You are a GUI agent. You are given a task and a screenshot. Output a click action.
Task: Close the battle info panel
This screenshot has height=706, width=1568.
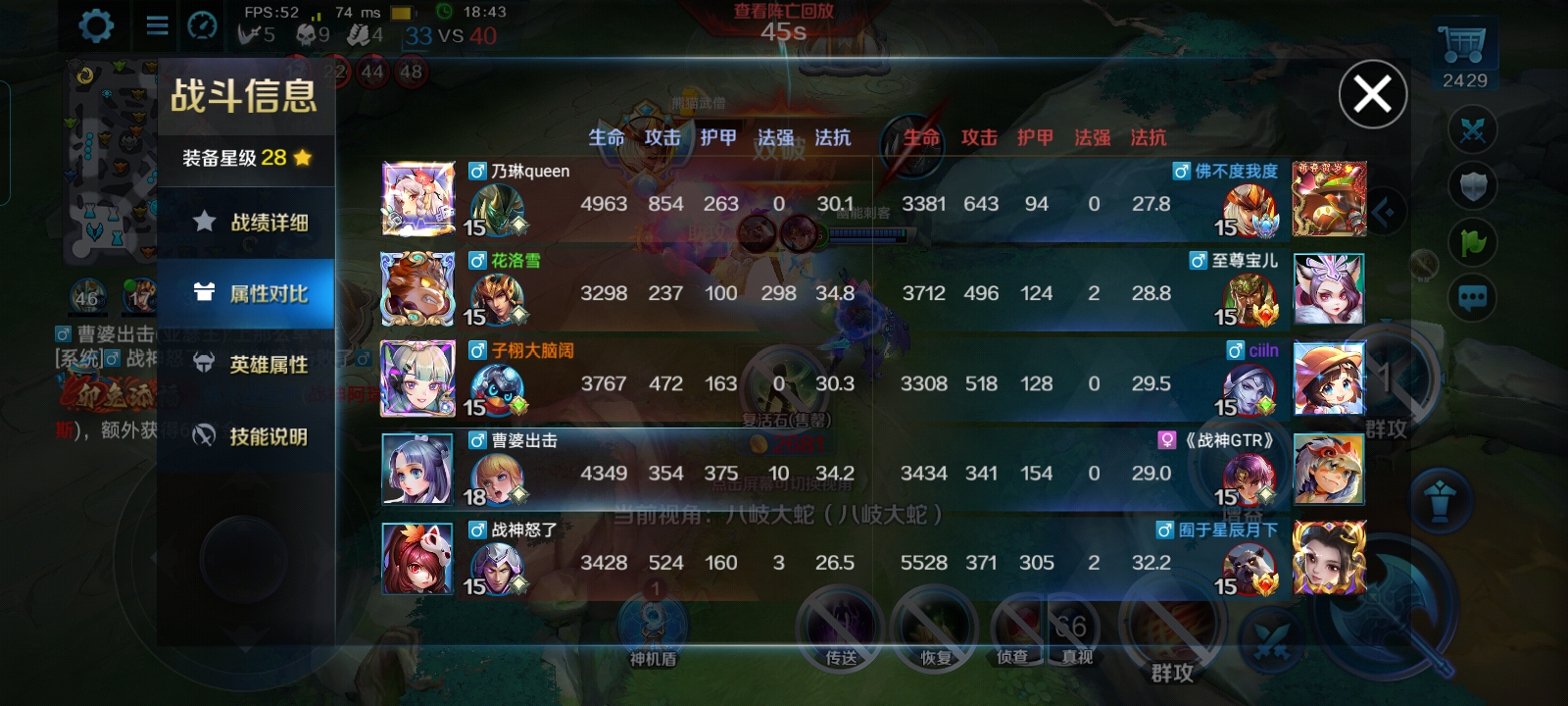(x=1372, y=94)
